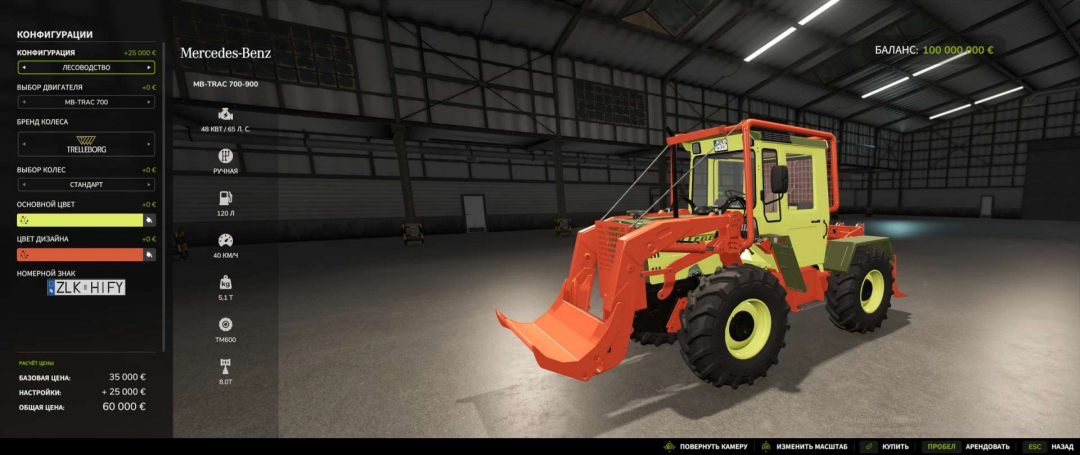This screenshot has height=455, width=1080.
Task: Choose next wheel brand after Trelleborg
Action: (x=149, y=144)
